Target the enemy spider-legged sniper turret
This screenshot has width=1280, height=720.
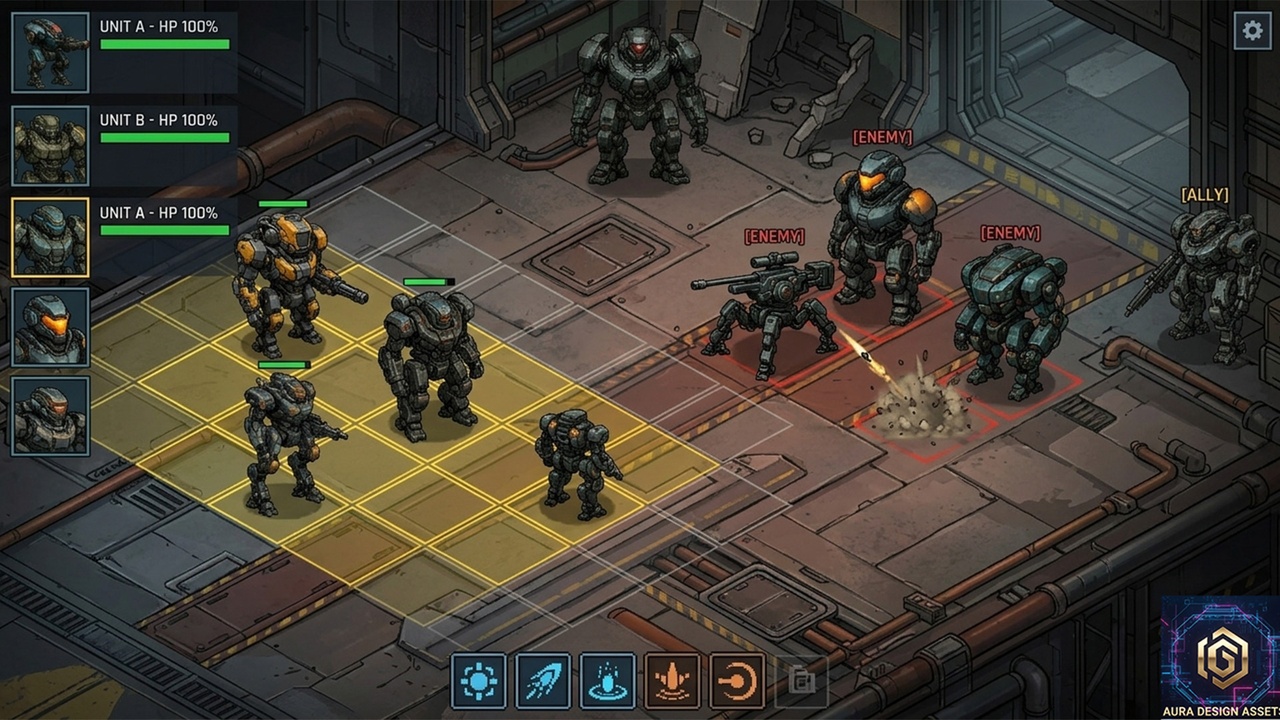(x=769, y=305)
